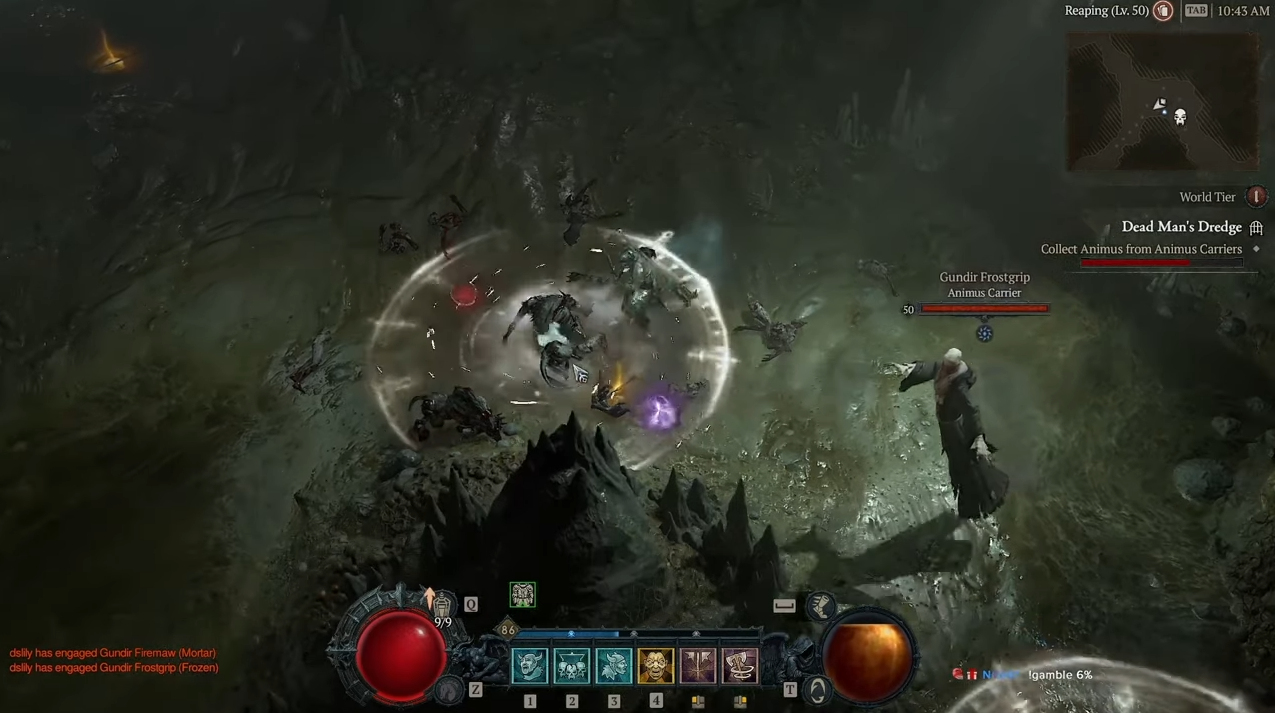The image size is (1275, 713).
Task: Open the minimap
Action: pos(1162,101)
